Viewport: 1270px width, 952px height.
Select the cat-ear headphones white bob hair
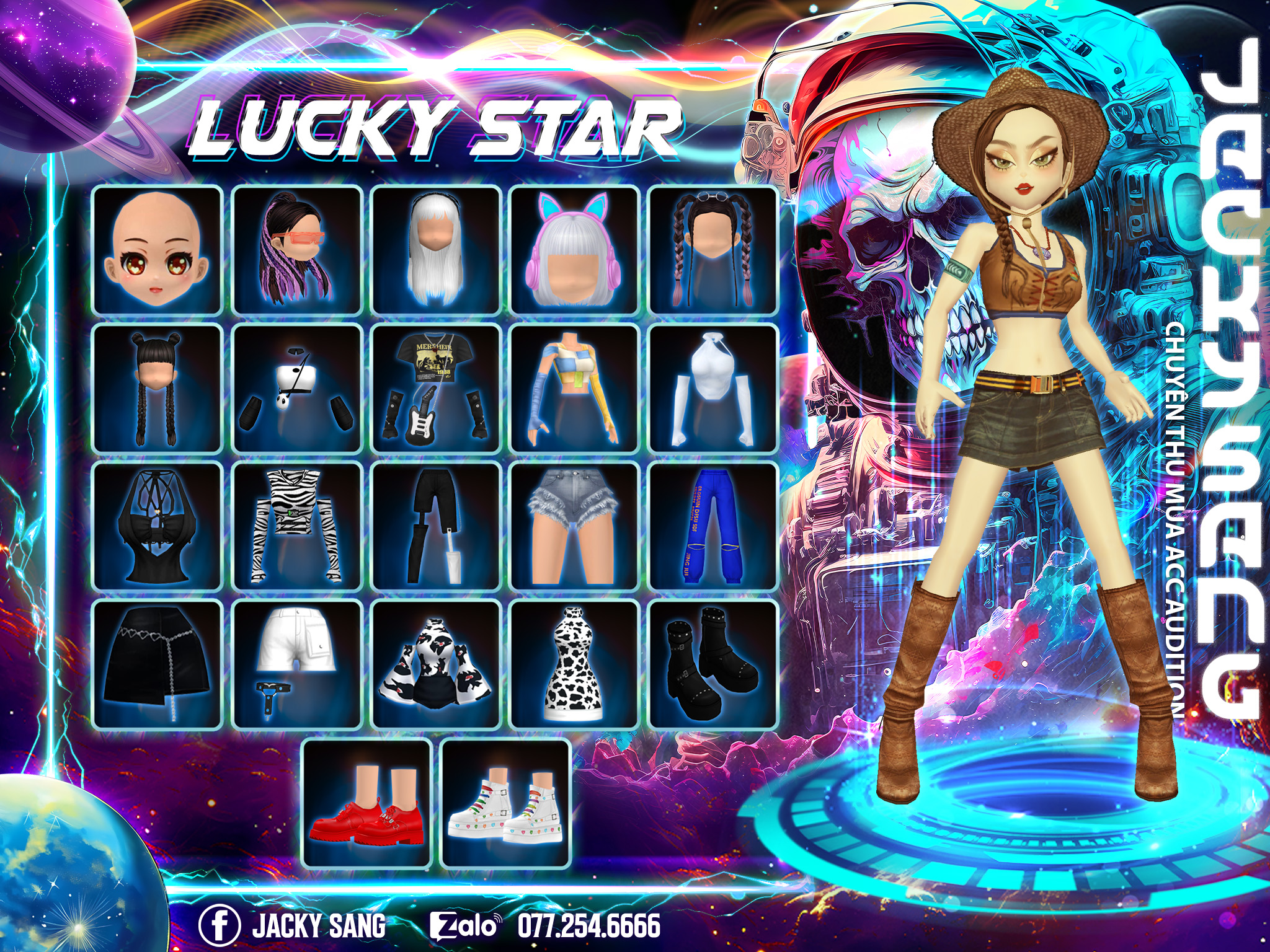coord(574,250)
